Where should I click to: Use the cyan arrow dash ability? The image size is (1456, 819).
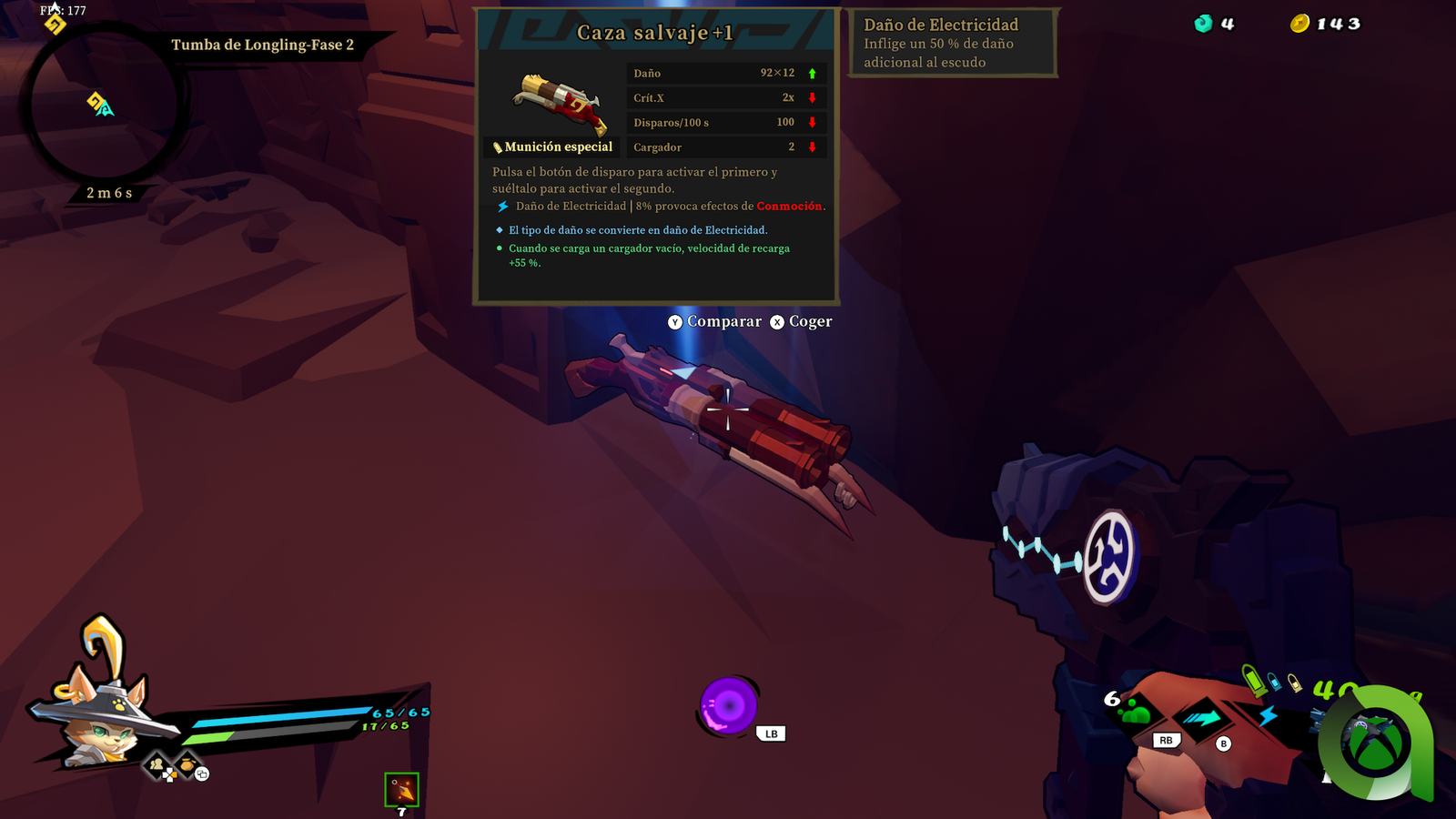coord(1201,719)
